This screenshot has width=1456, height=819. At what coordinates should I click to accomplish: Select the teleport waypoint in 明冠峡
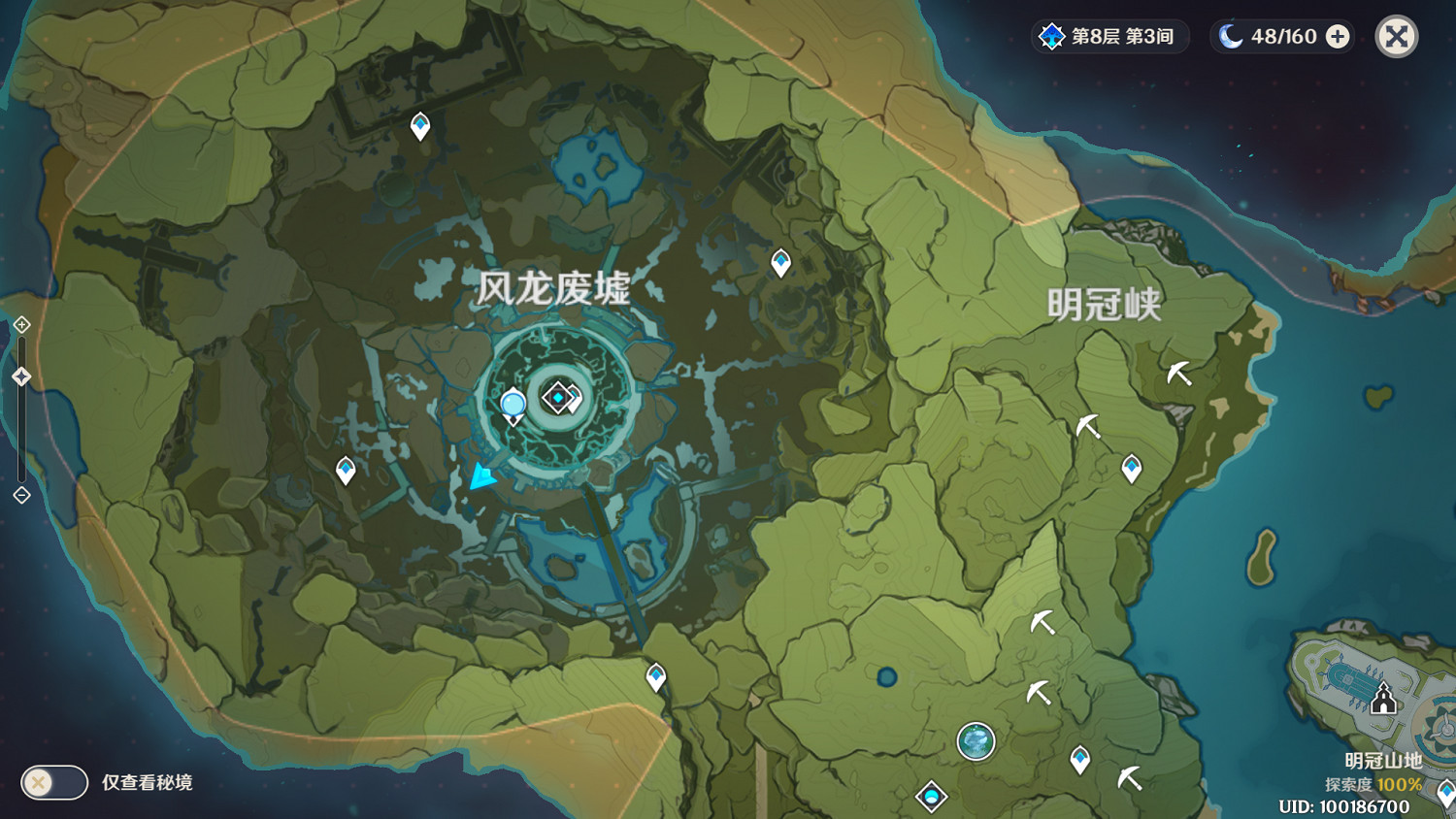1130,469
